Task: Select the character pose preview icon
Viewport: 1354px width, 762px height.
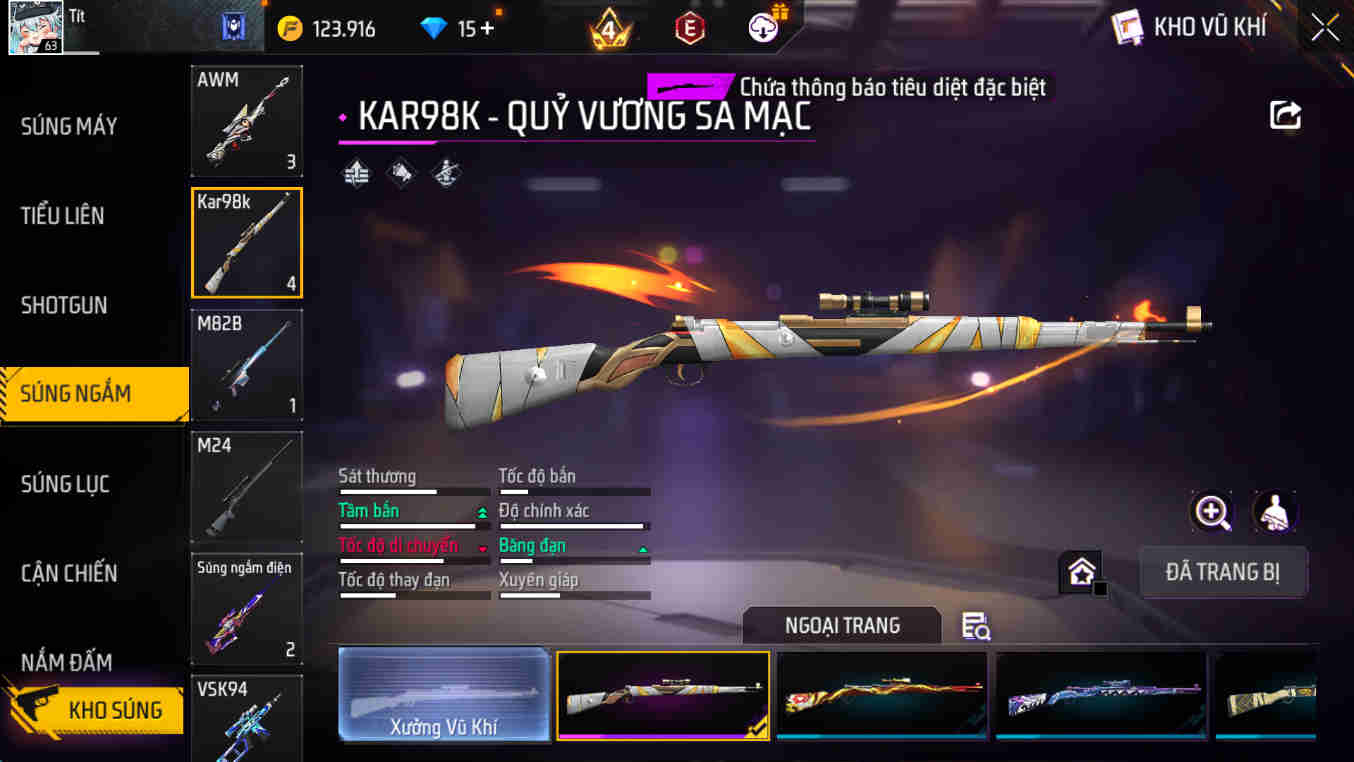Action: pos(1272,513)
